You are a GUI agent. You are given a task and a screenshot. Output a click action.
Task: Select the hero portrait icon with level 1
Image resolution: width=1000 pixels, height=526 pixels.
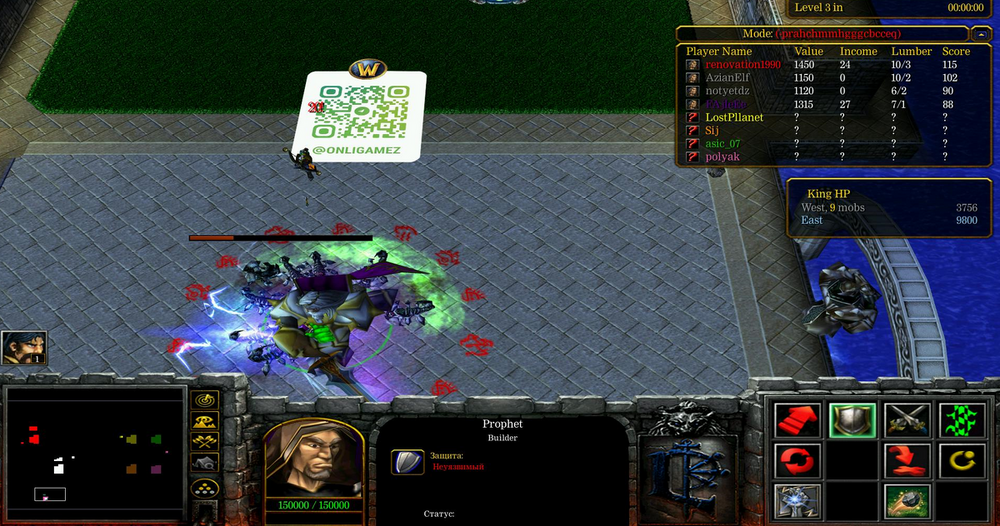pos(23,348)
